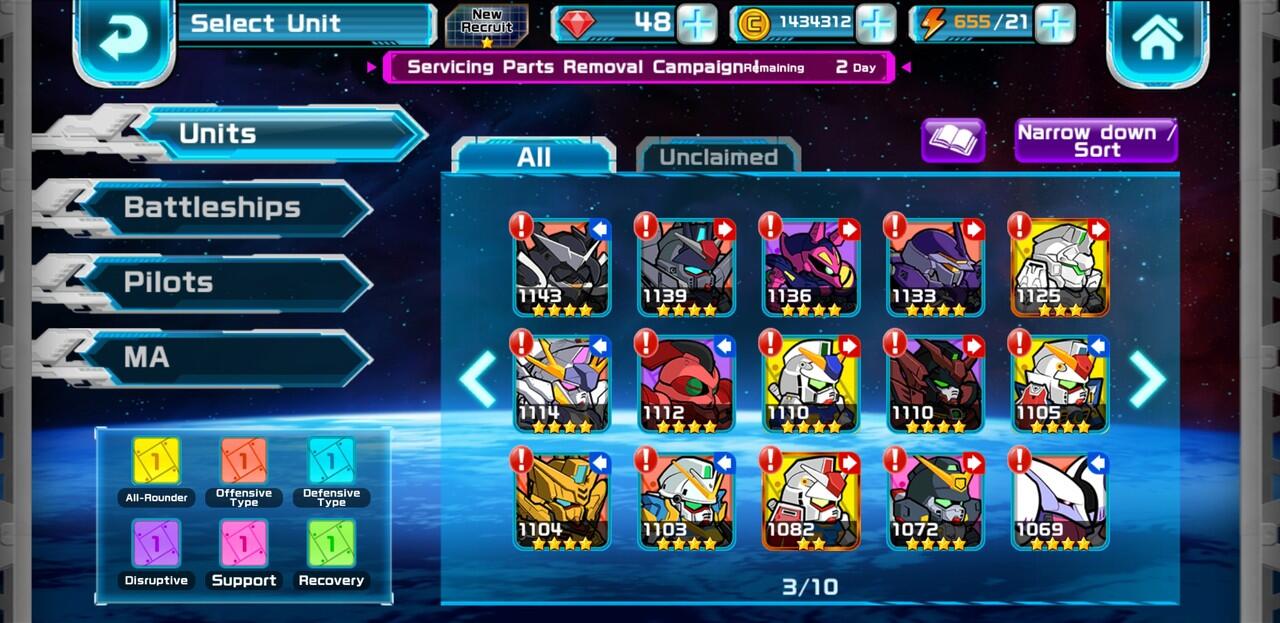Select the unit with 1143 power
The width and height of the screenshot is (1280, 623).
(x=562, y=267)
